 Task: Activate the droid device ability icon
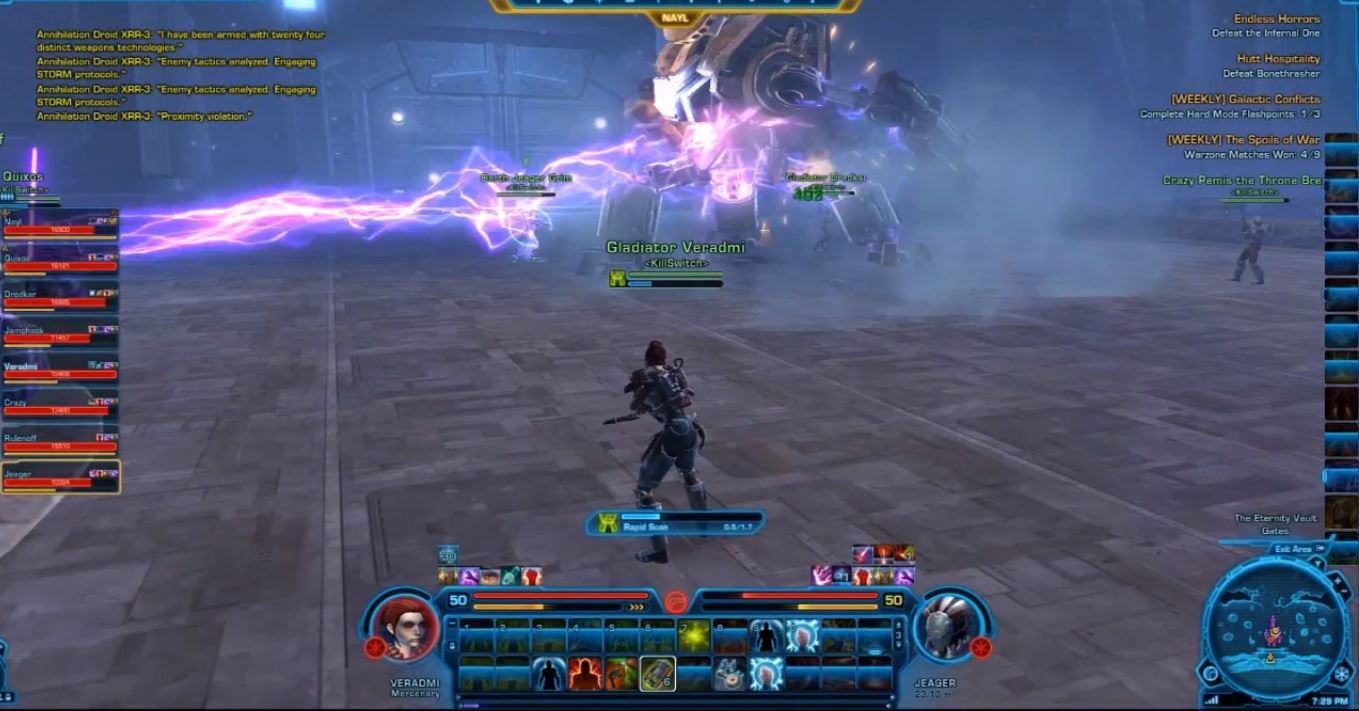click(729, 673)
